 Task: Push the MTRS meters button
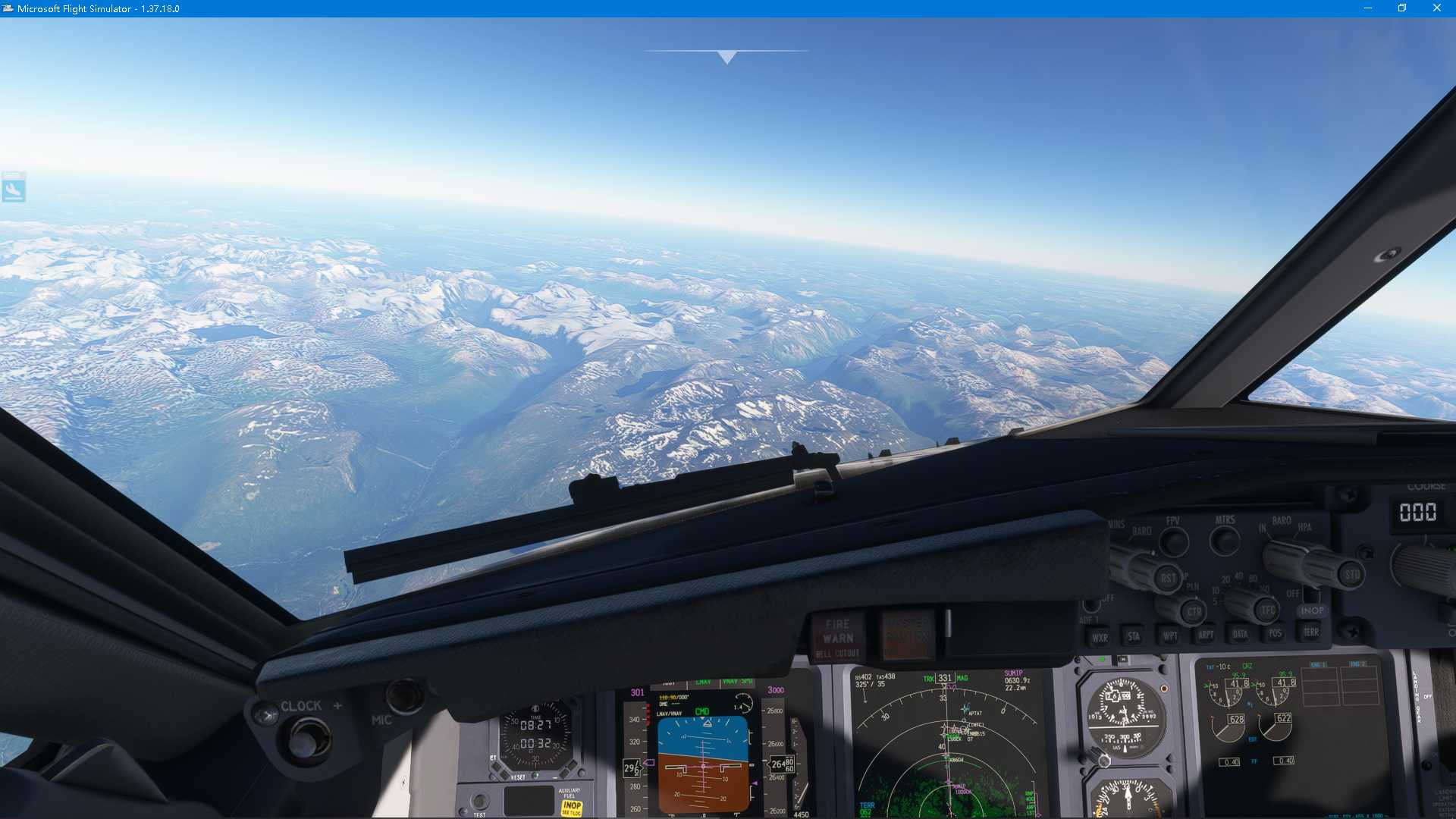[x=1225, y=540]
